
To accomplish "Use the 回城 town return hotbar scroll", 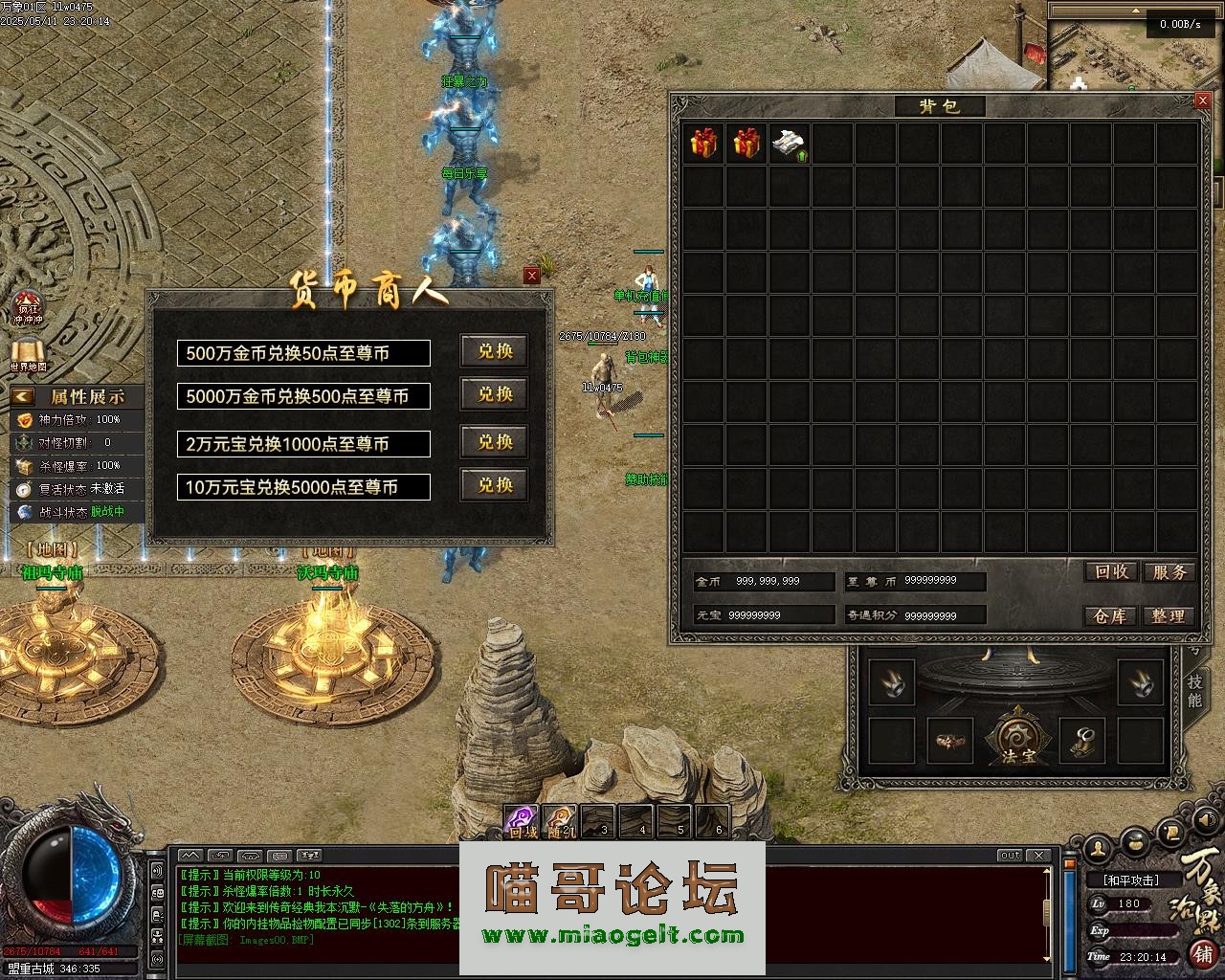I will coord(522,822).
